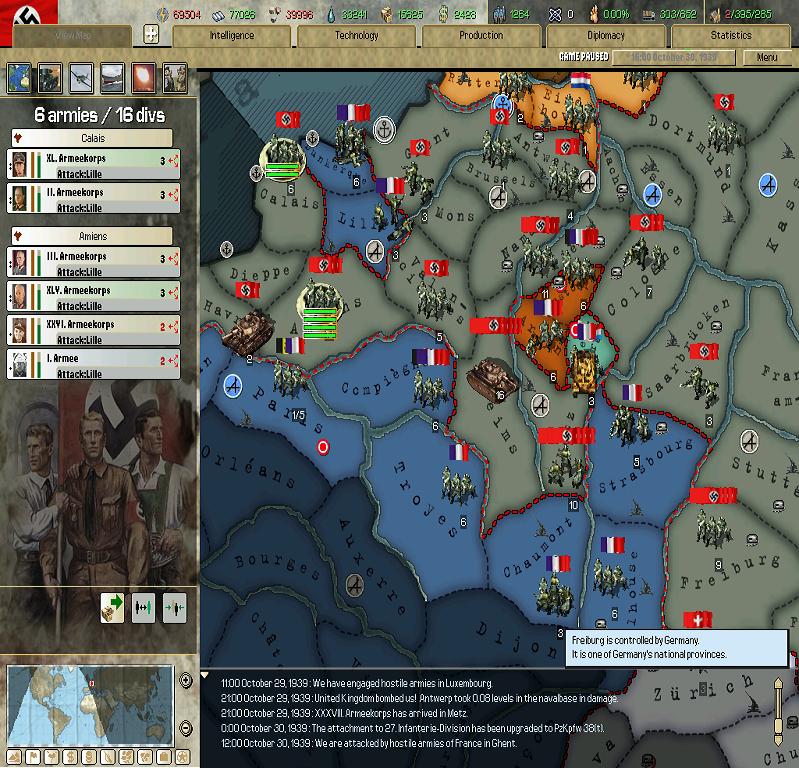Image resolution: width=799 pixels, height=768 pixels.
Task: Click the green arrow army orders button
Action: click(112, 606)
